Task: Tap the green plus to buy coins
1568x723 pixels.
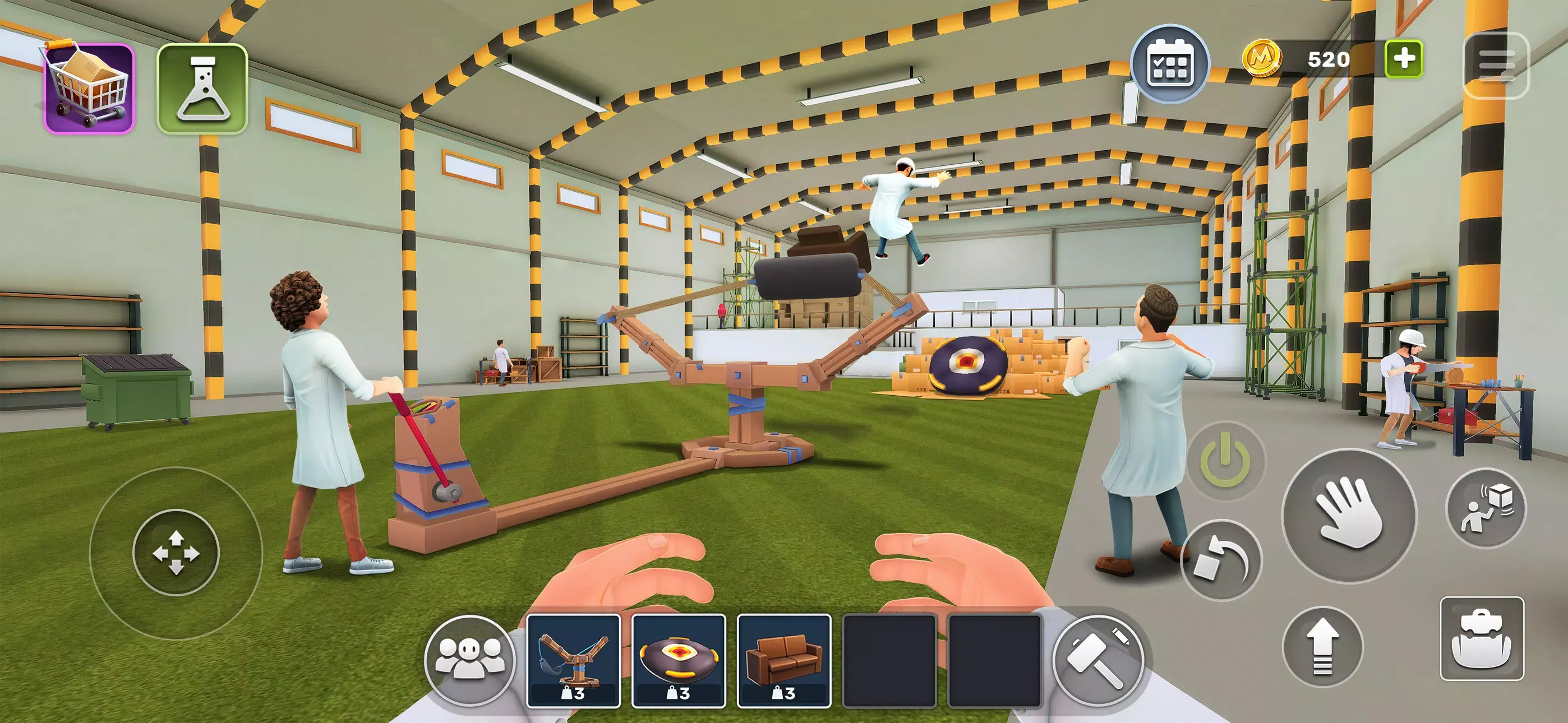Action: point(1404,59)
